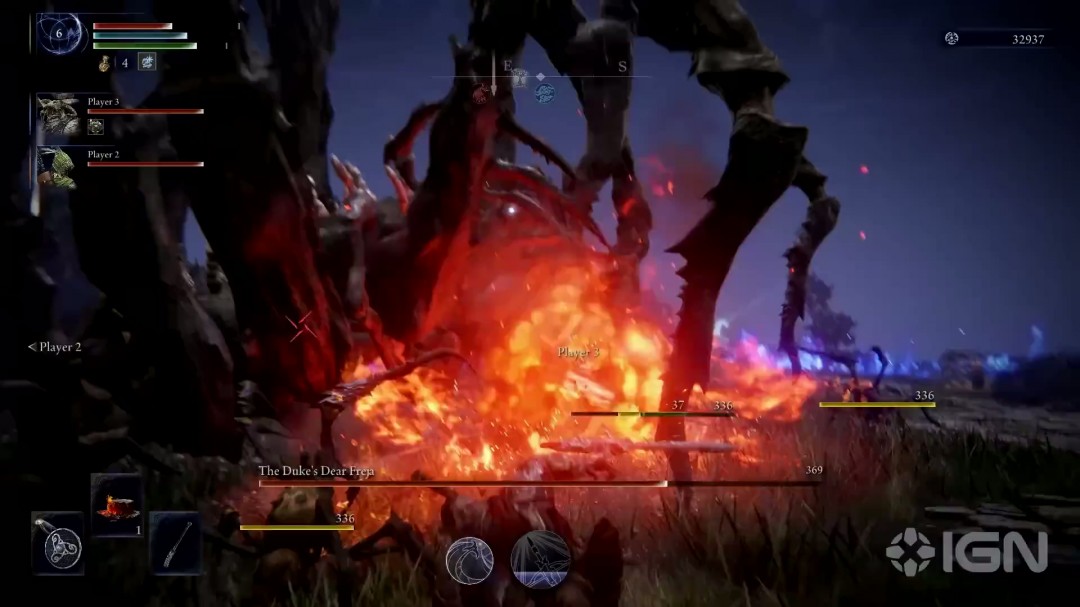This screenshot has width=1080, height=607.
Task: Click the blue round compass marker
Action: pyautogui.click(x=545, y=93)
